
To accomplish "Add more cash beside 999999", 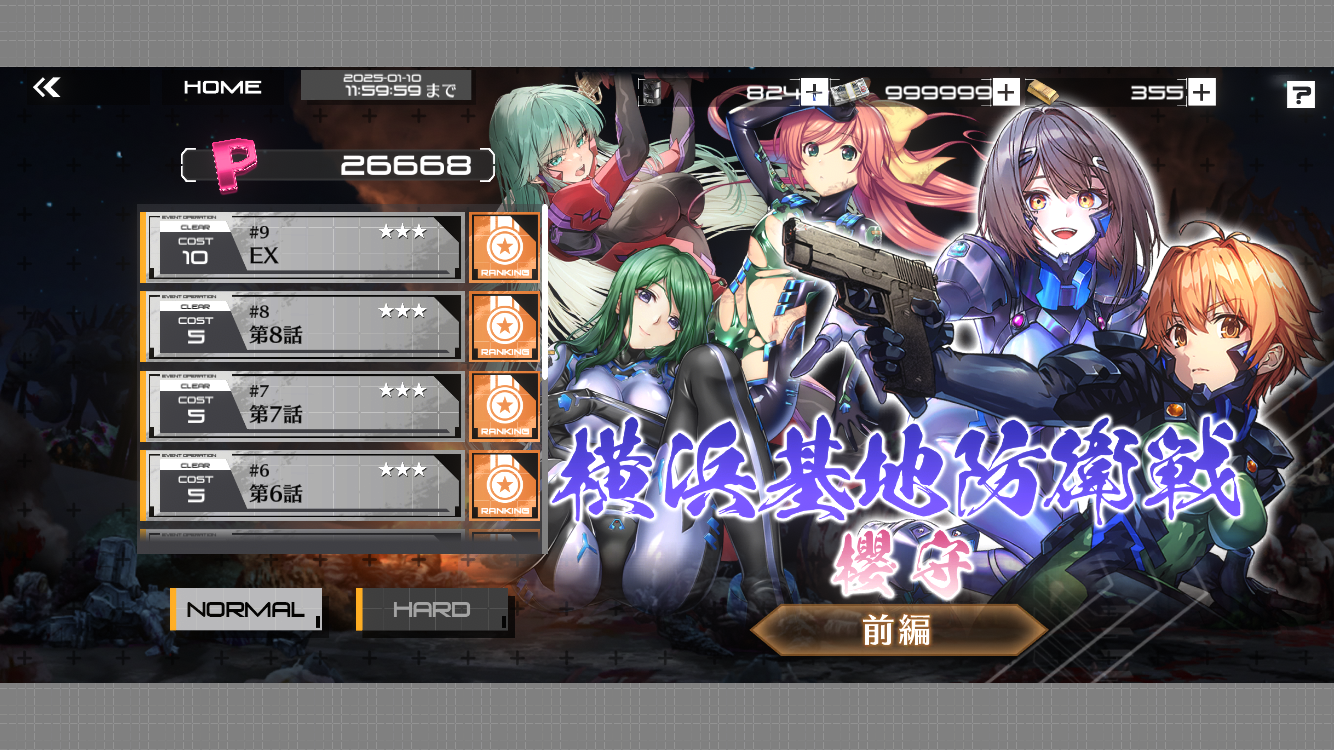I will tap(1006, 93).
